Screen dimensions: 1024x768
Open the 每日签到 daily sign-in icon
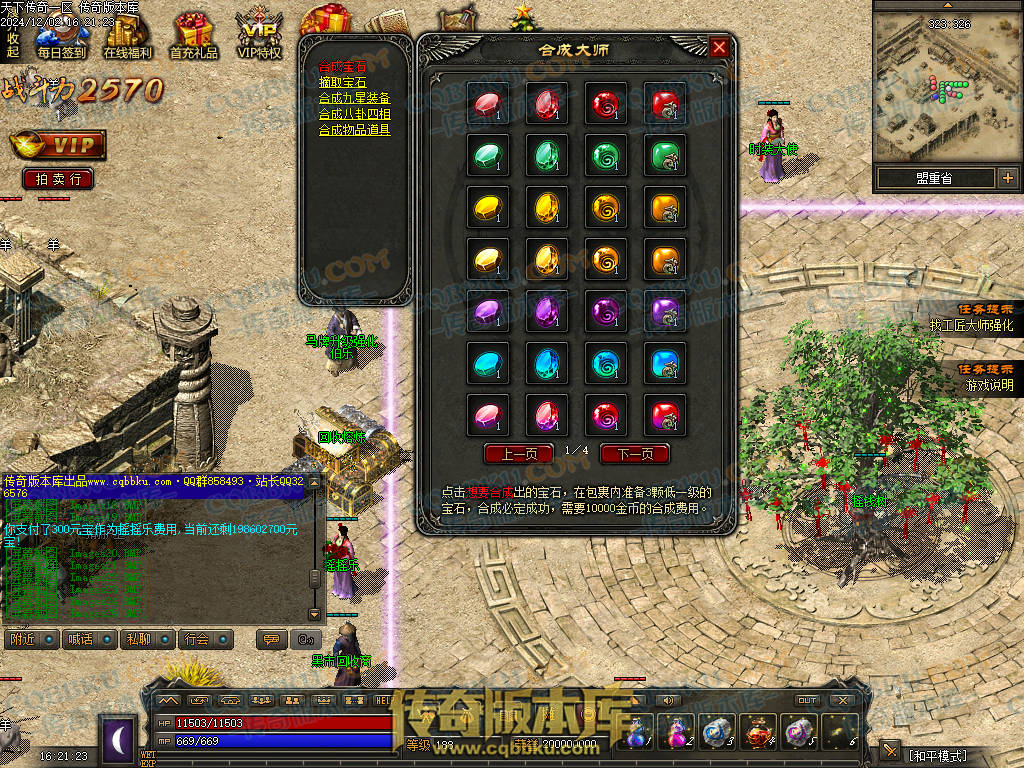(x=62, y=36)
